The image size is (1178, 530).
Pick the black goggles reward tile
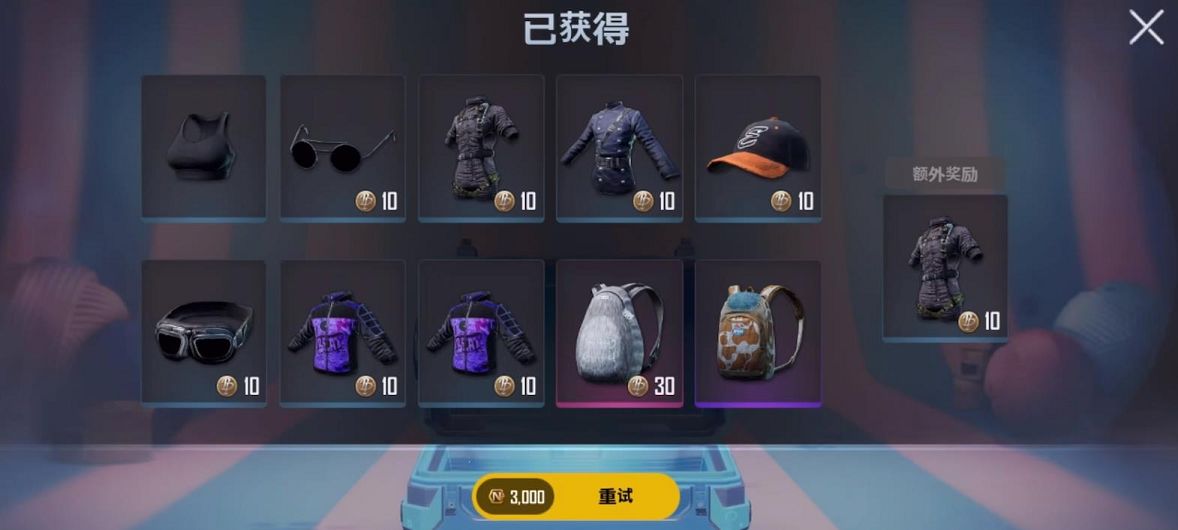click(x=204, y=332)
